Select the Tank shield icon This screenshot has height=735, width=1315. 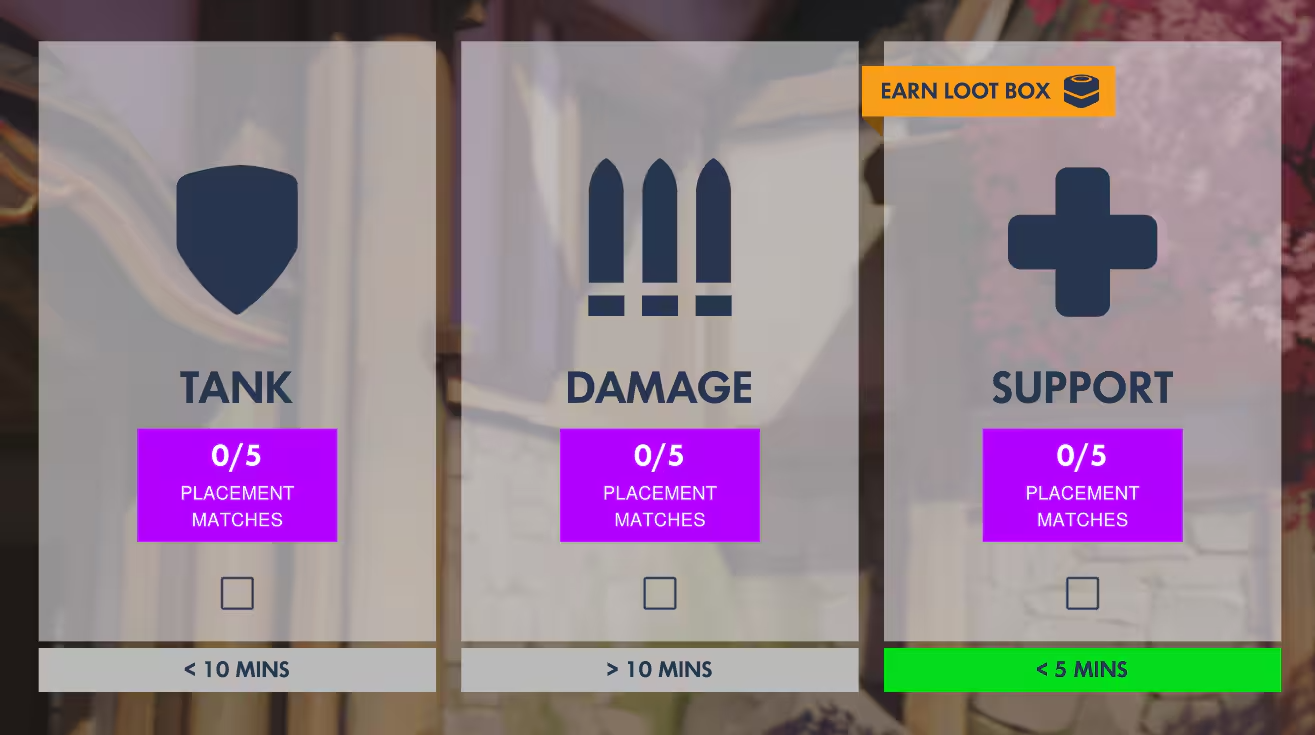(237, 237)
